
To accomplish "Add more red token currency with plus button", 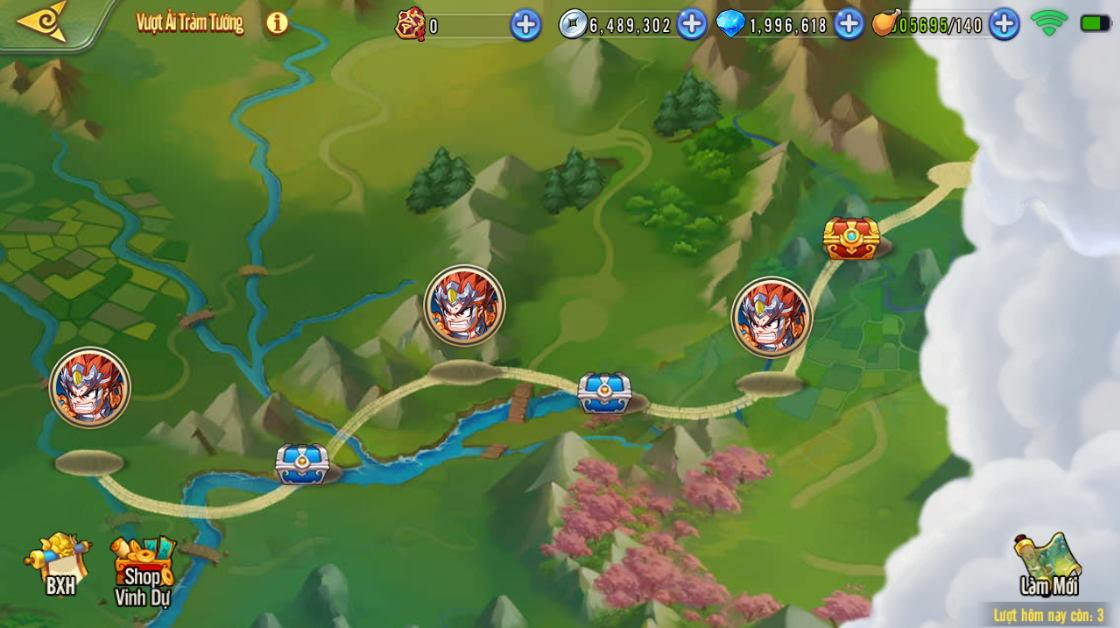I will pos(525,25).
